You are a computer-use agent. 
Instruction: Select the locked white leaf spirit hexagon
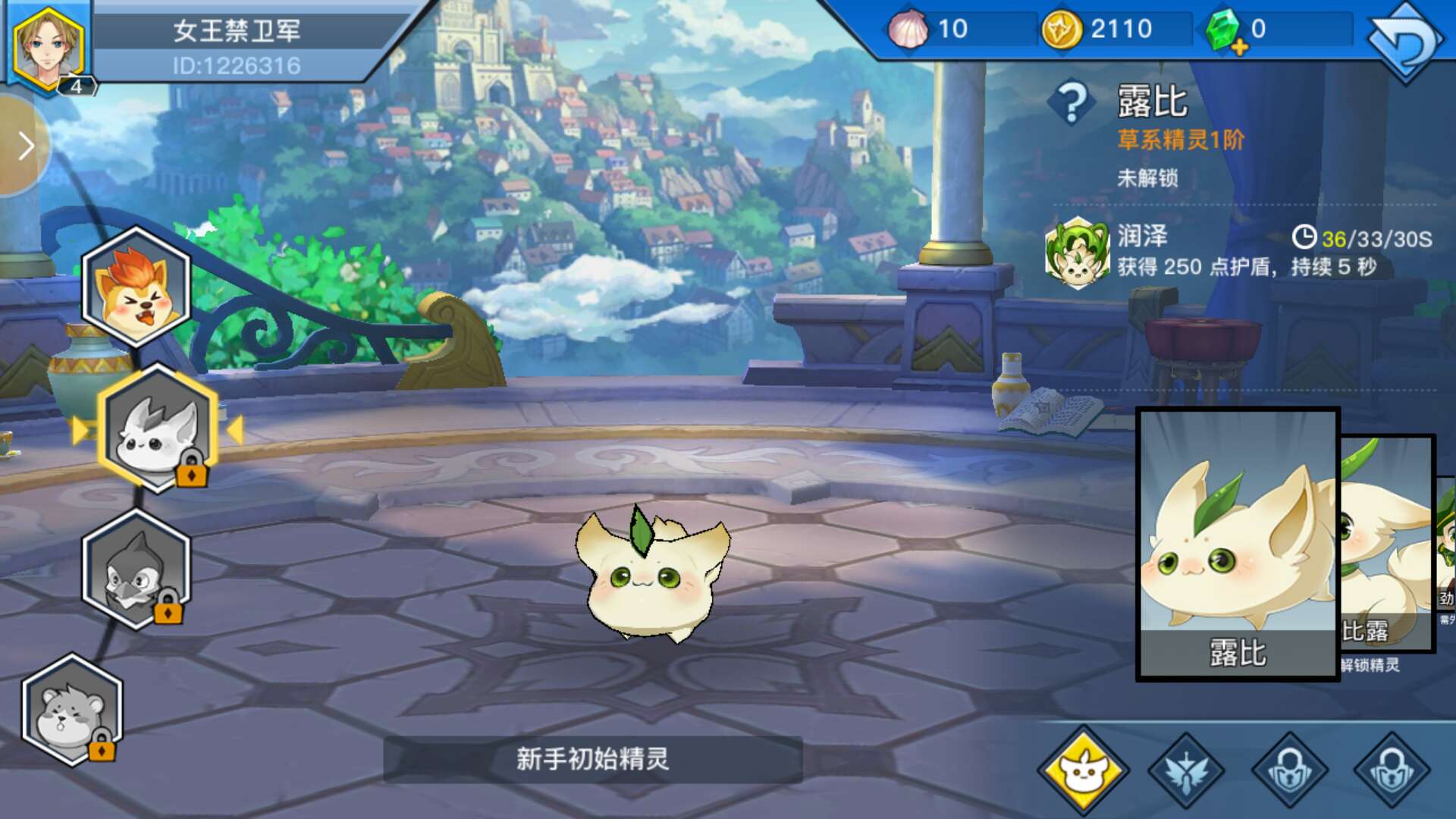point(158,428)
